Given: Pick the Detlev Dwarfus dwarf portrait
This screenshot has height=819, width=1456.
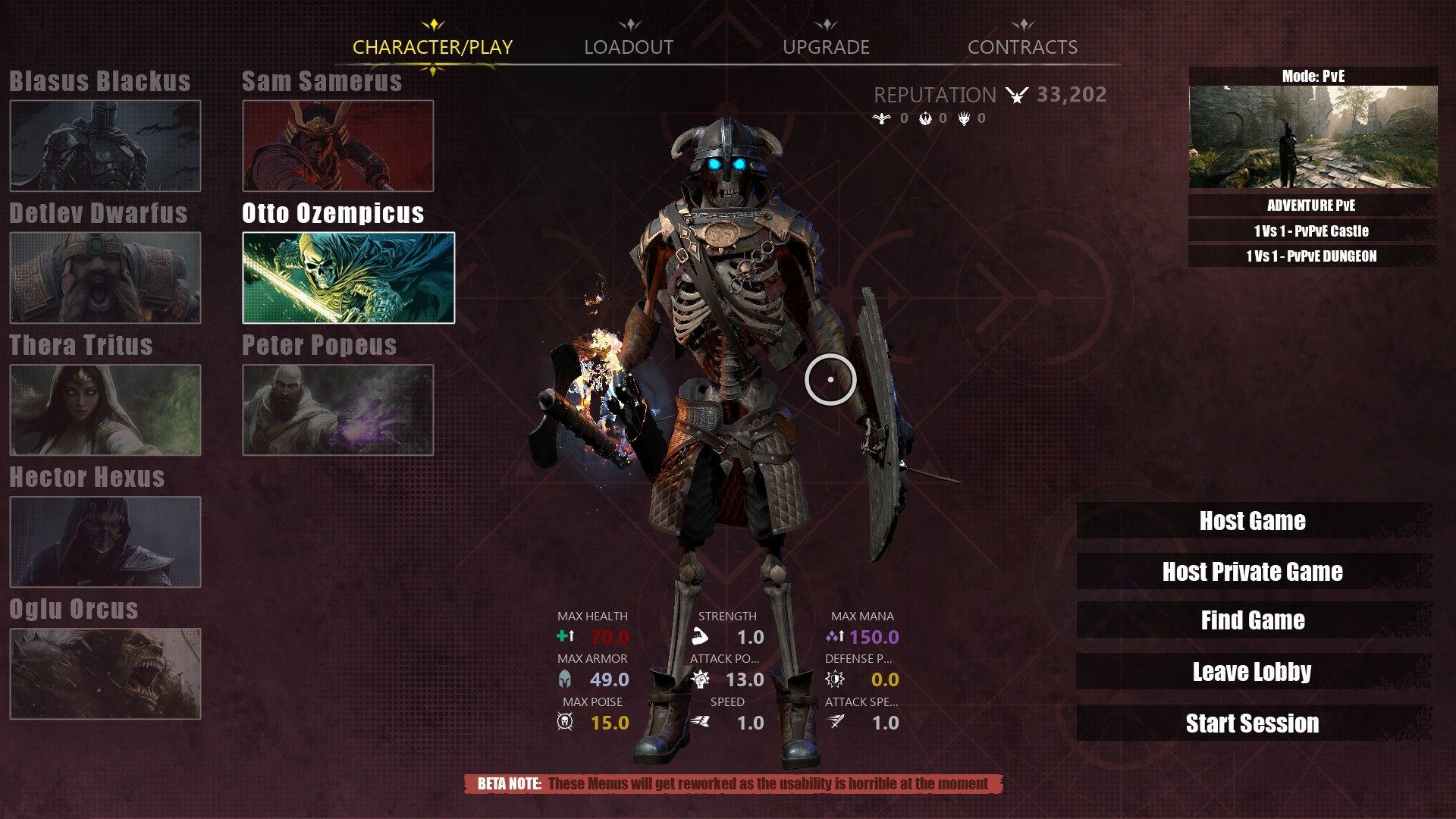Looking at the screenshot, I should (x=105, y=278).
